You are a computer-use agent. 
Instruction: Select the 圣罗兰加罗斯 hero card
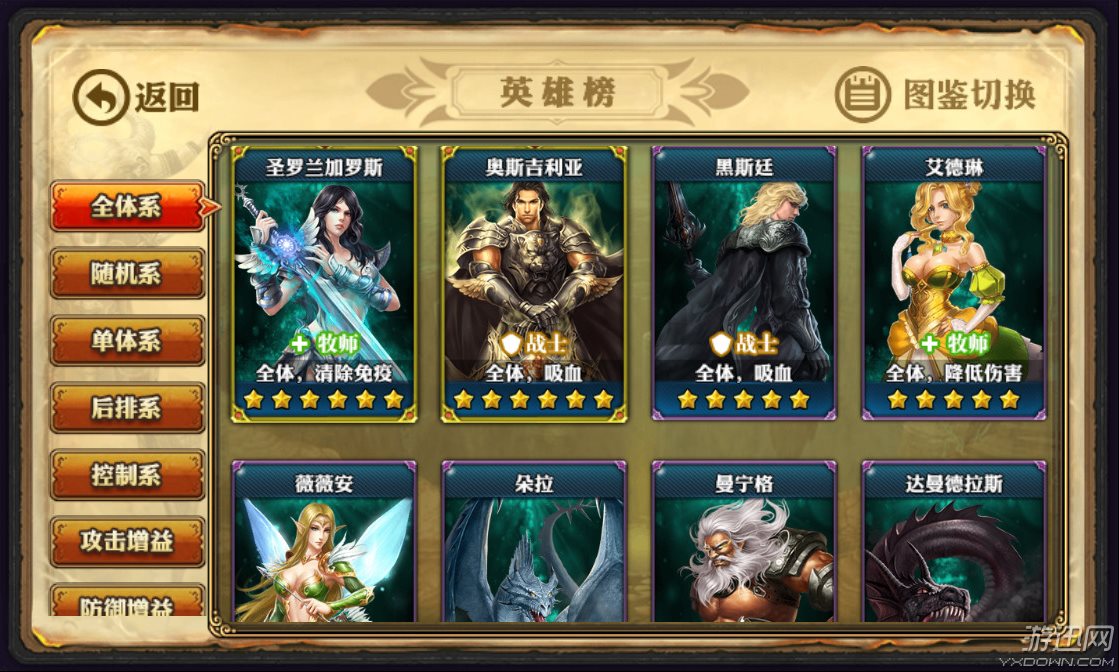coord(324,285)
